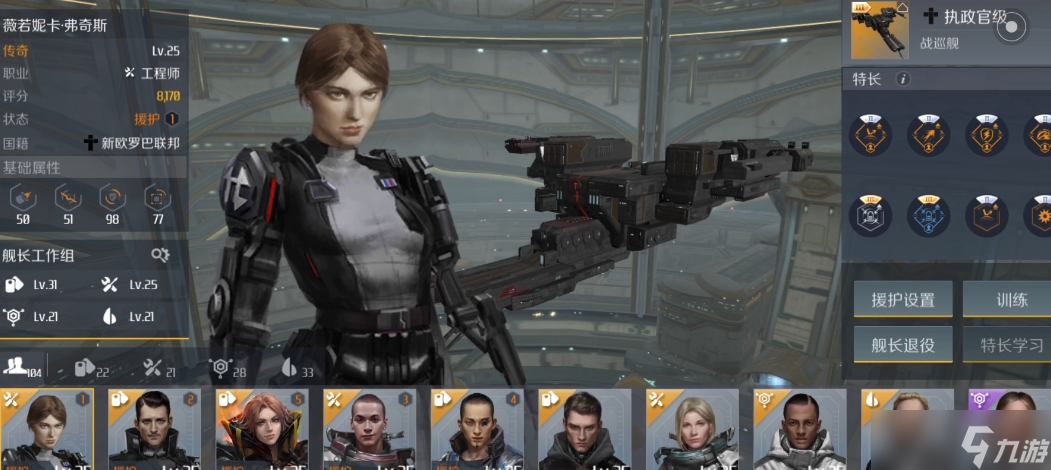Select the lightning bolt specialty icon
The image size is (1051, 470).
point(986,136)
